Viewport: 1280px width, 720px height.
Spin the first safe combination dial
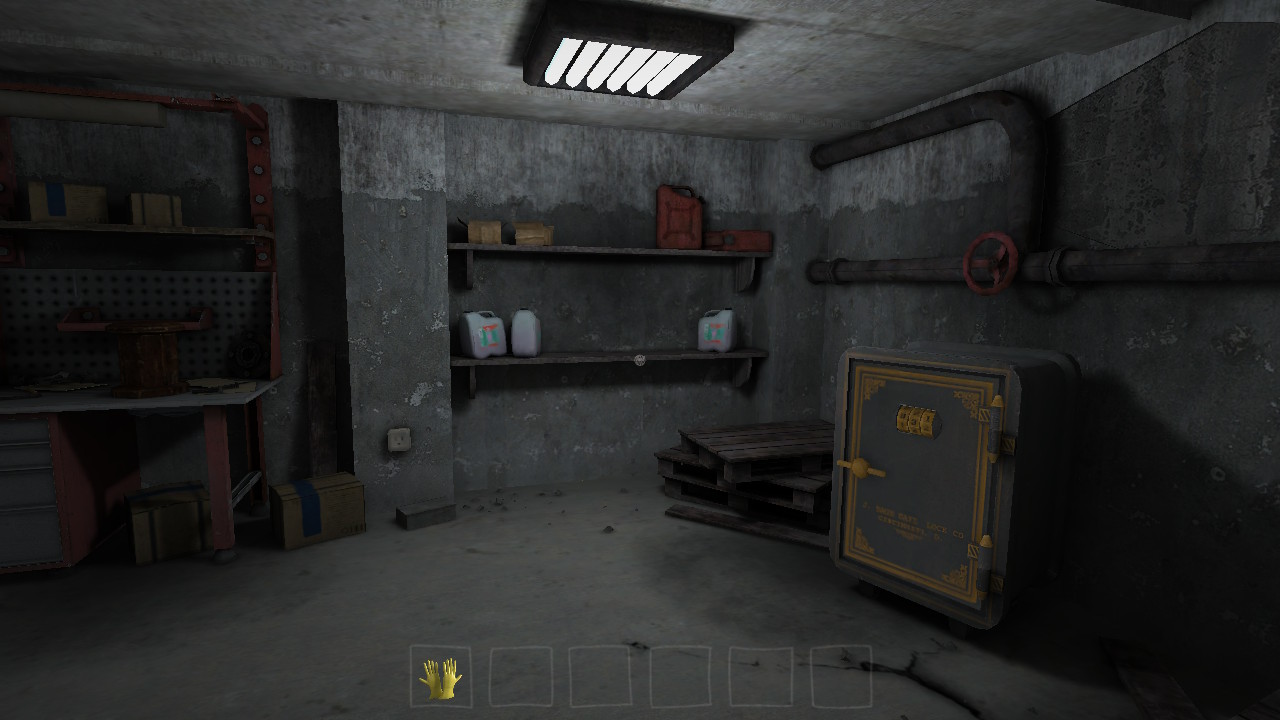point(903,418)
